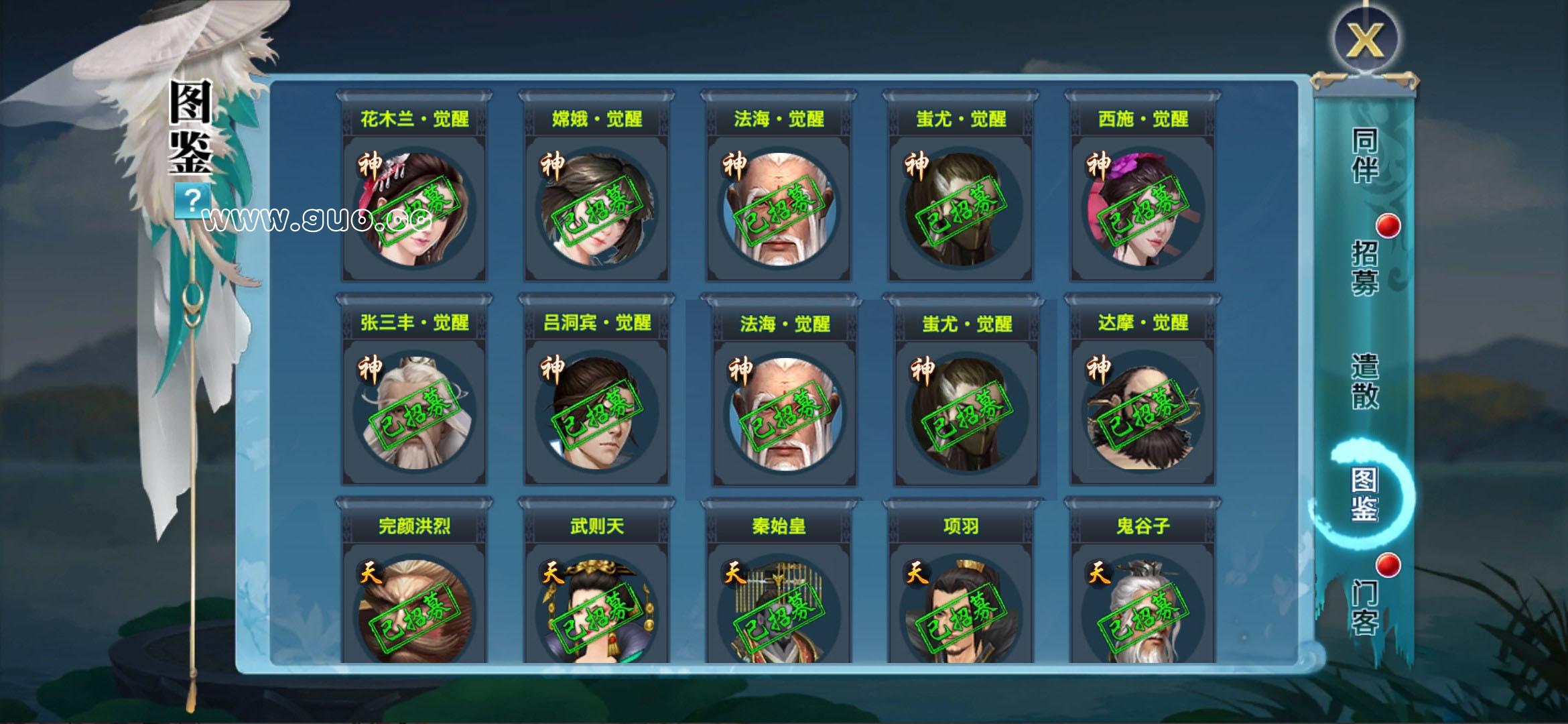
Task: Switch to the 同伴 tab
Action: tap(1364, 156)
